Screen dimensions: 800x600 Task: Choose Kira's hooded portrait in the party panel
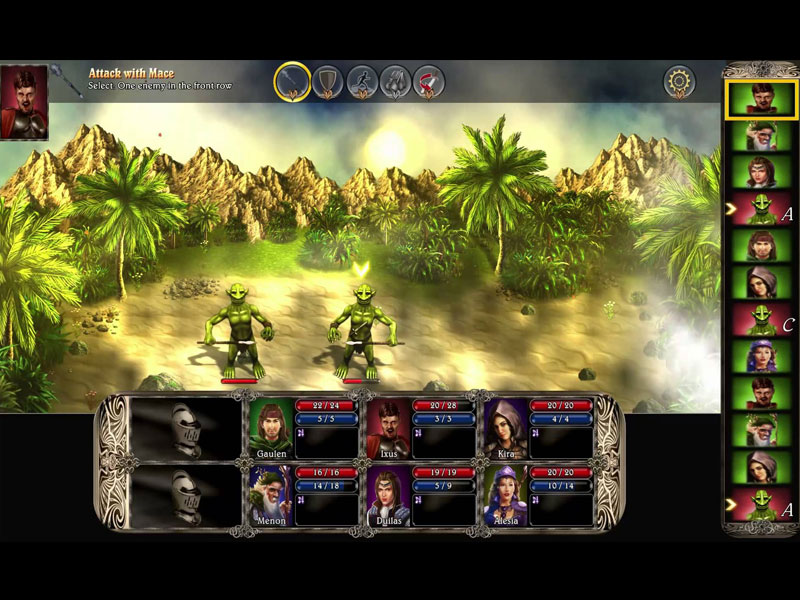505,423
